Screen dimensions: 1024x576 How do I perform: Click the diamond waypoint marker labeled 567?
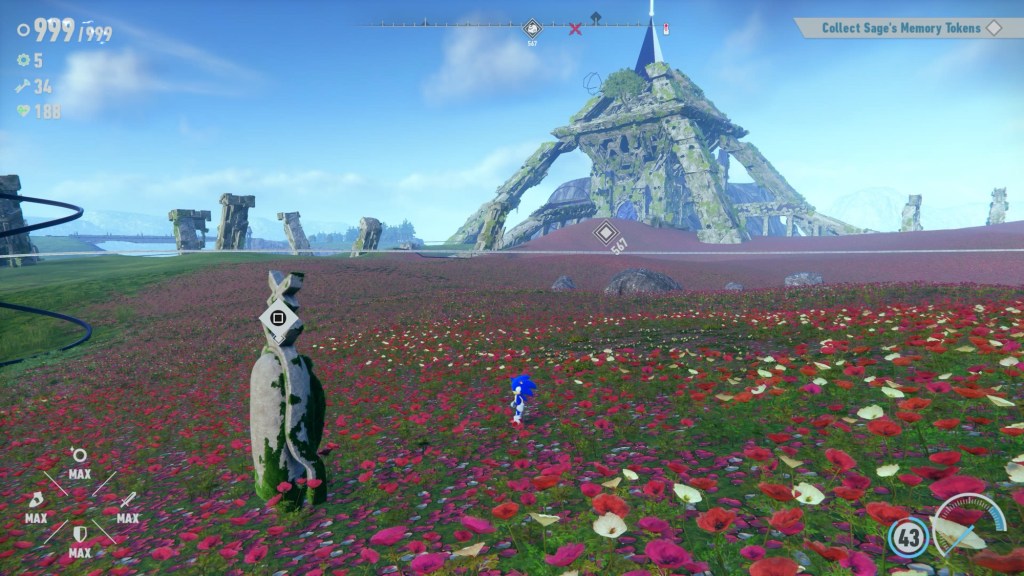coord(604,234)
